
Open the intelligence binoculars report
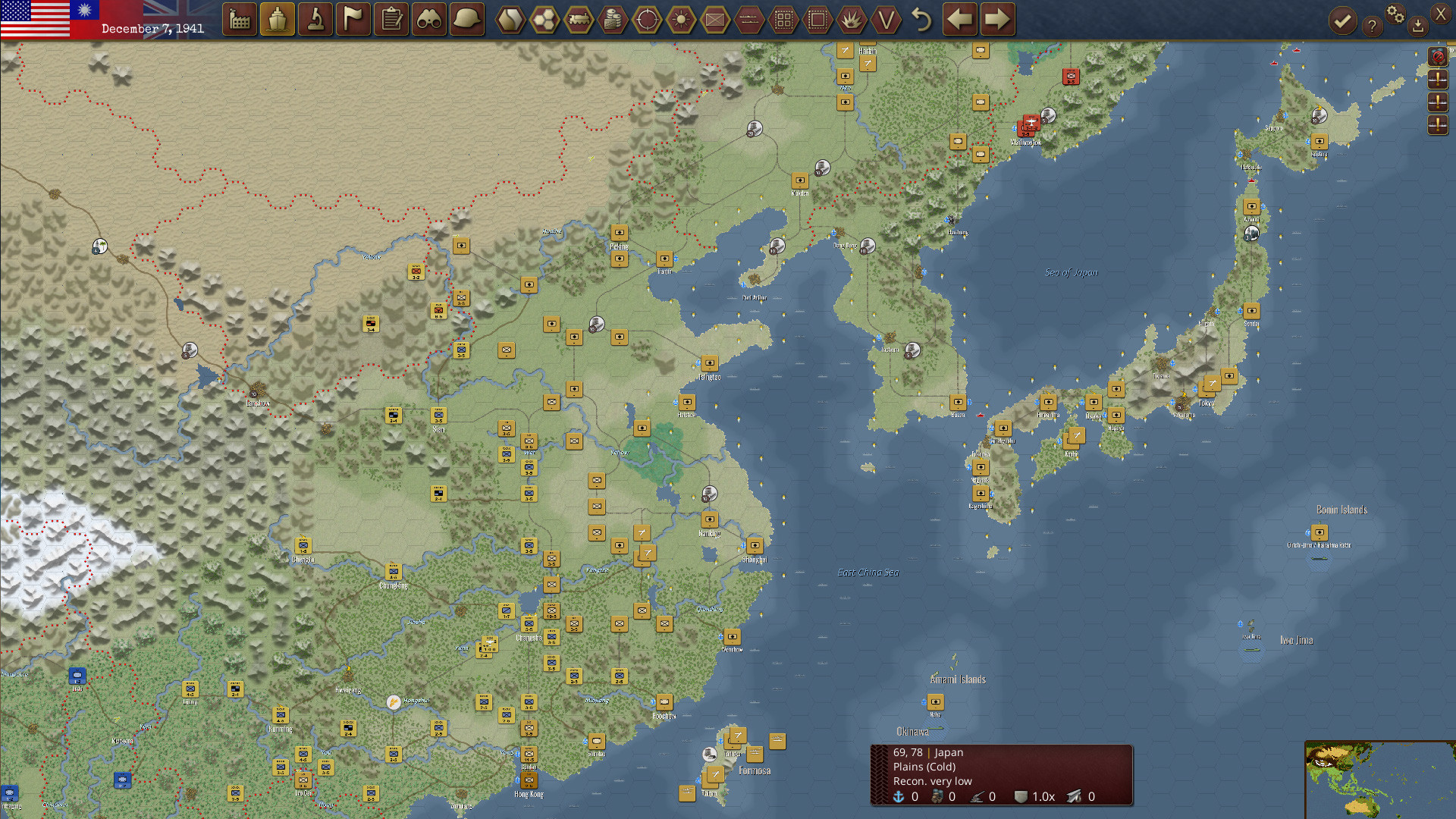[428, 20]
